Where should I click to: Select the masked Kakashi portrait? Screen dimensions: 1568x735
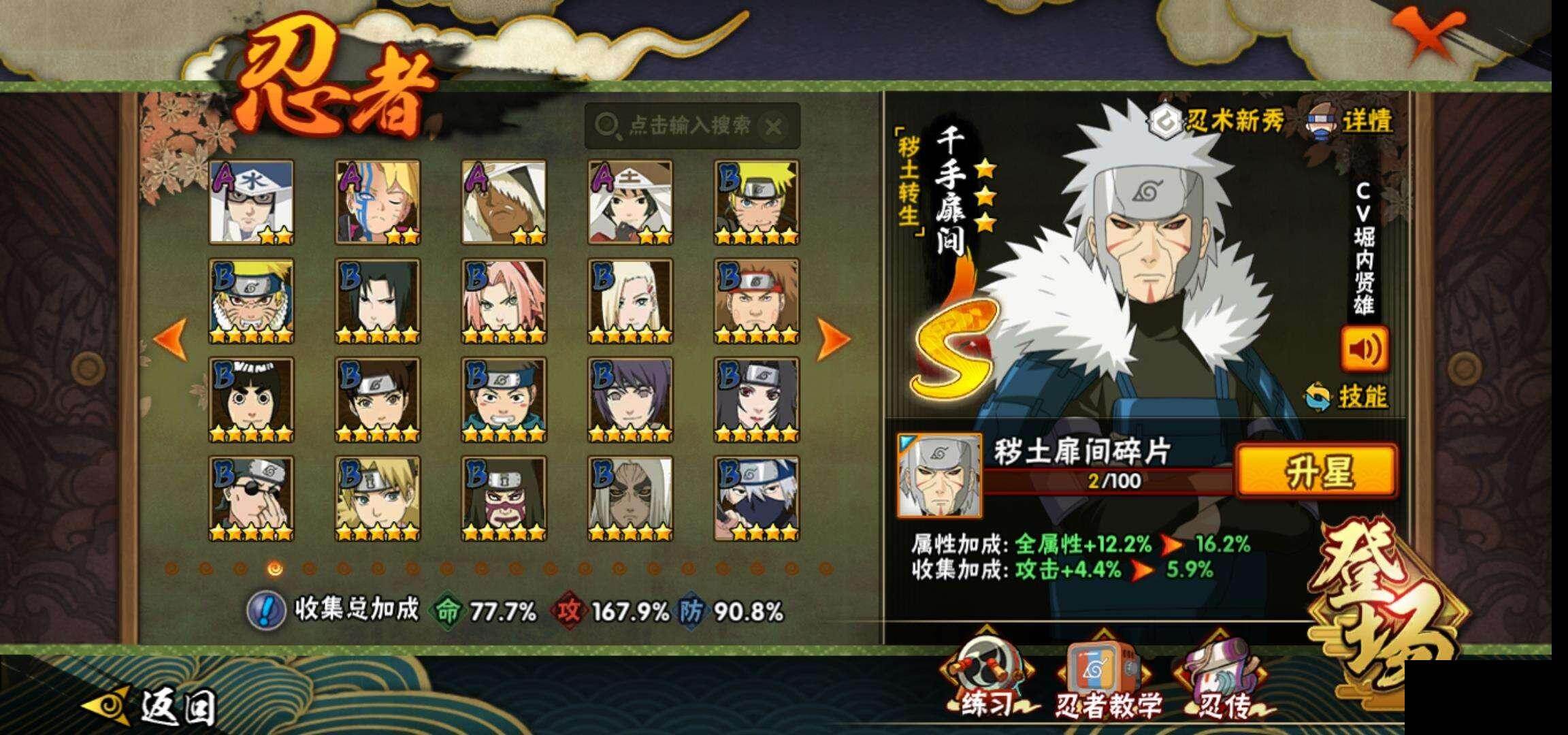click(756, 498)
